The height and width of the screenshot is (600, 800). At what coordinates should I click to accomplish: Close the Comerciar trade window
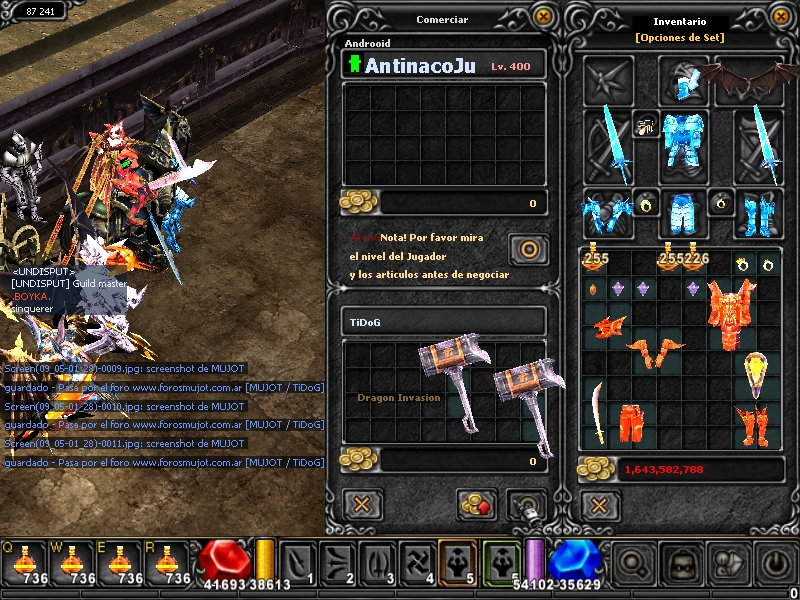click(x=542, y=16)
